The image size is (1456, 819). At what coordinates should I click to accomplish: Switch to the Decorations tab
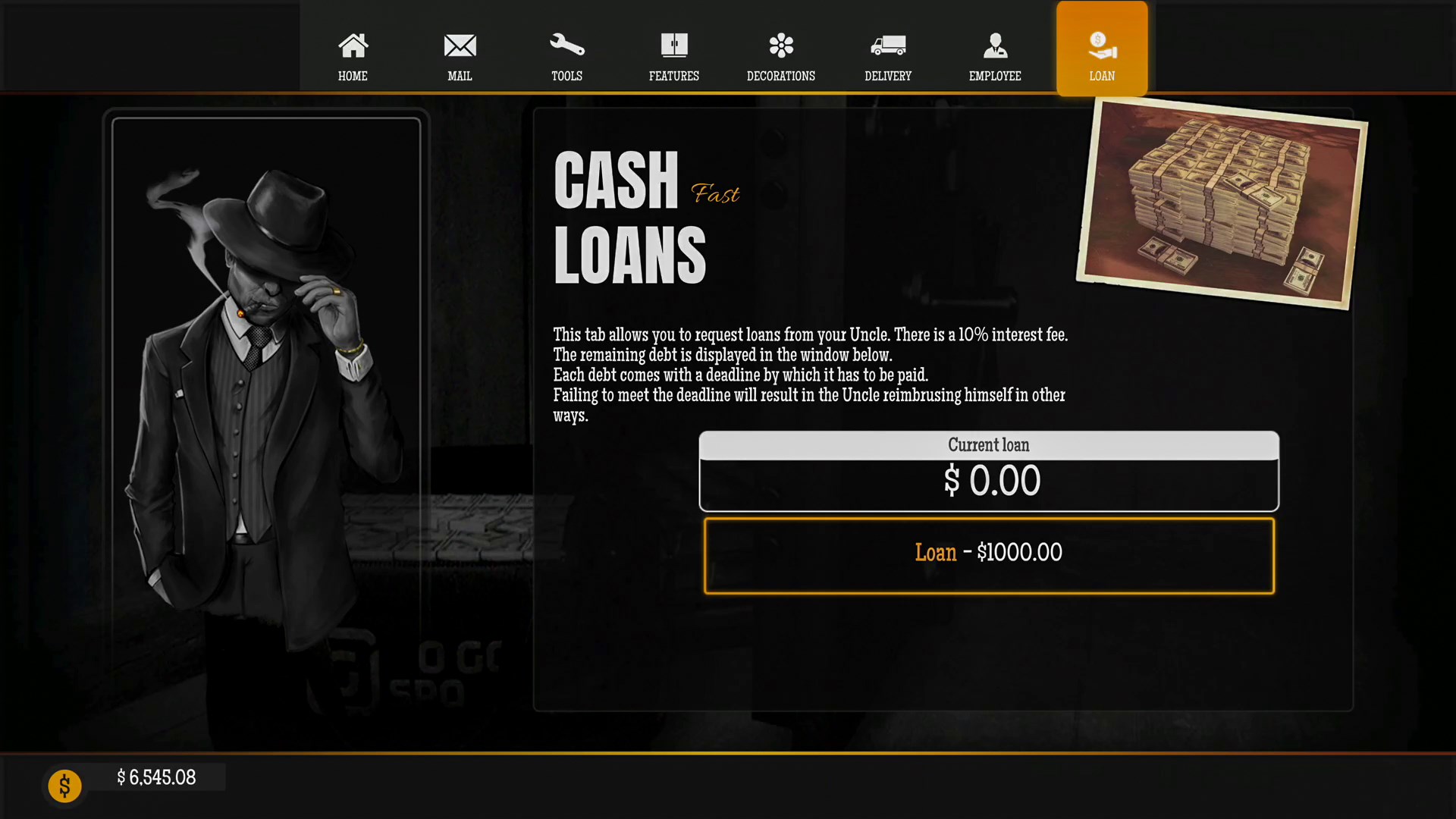780,57
